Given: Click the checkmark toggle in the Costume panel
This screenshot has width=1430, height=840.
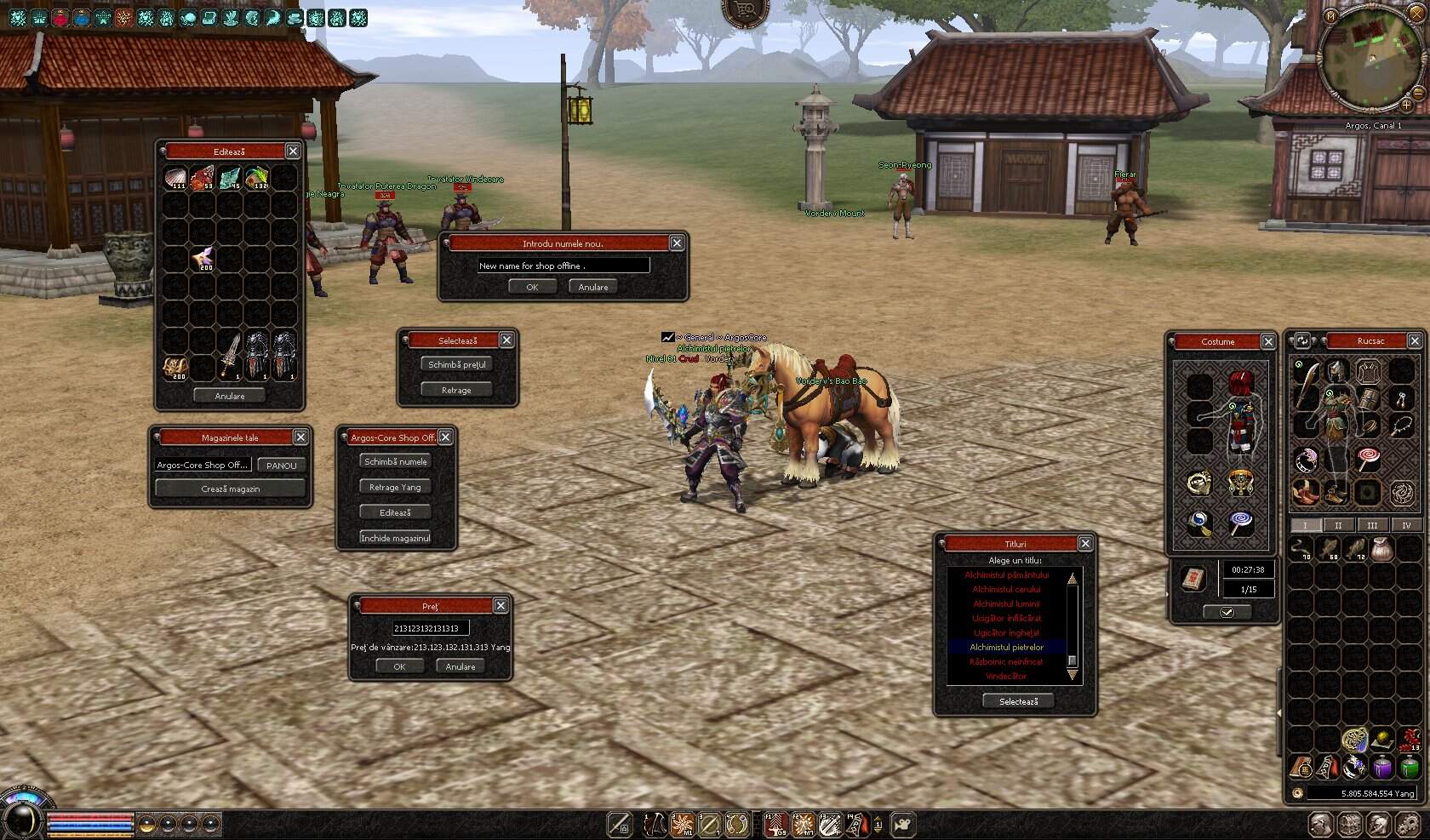Looking at the screenshot, I should (1227, 611).
